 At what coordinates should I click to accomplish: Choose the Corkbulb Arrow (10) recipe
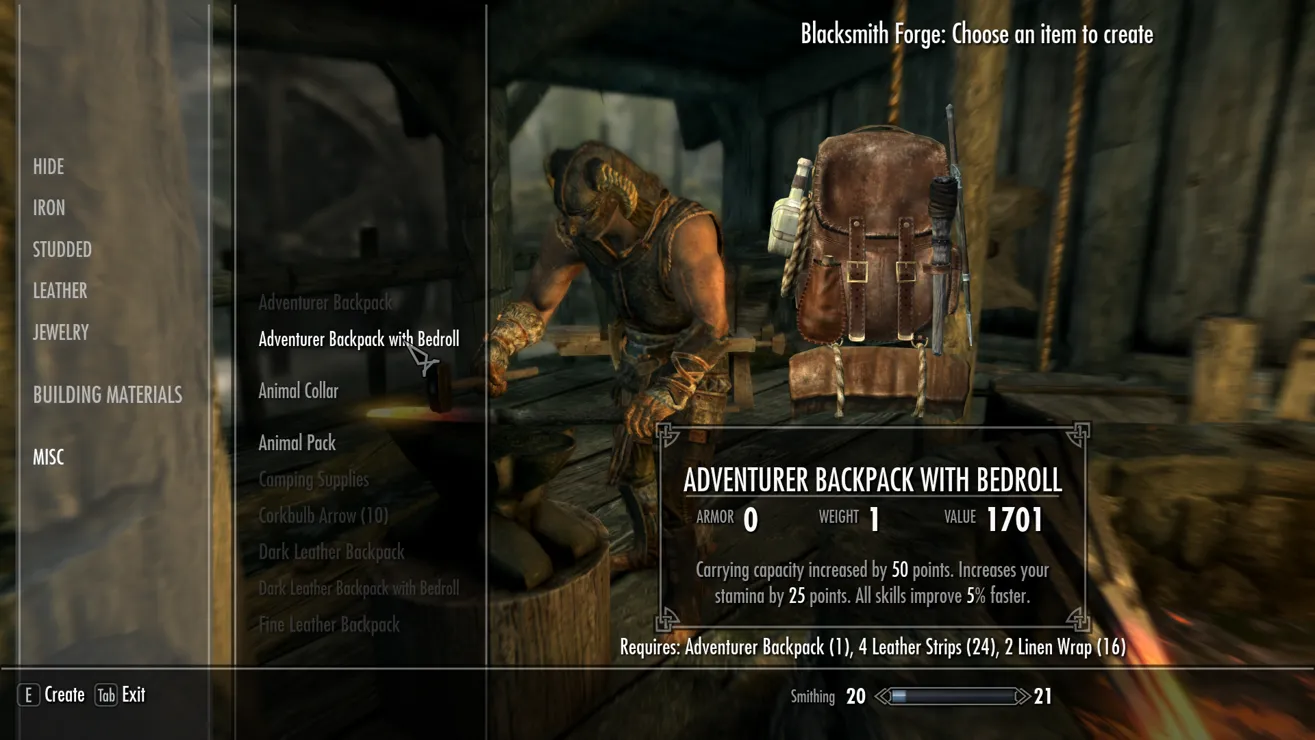(x=323, y=516)
